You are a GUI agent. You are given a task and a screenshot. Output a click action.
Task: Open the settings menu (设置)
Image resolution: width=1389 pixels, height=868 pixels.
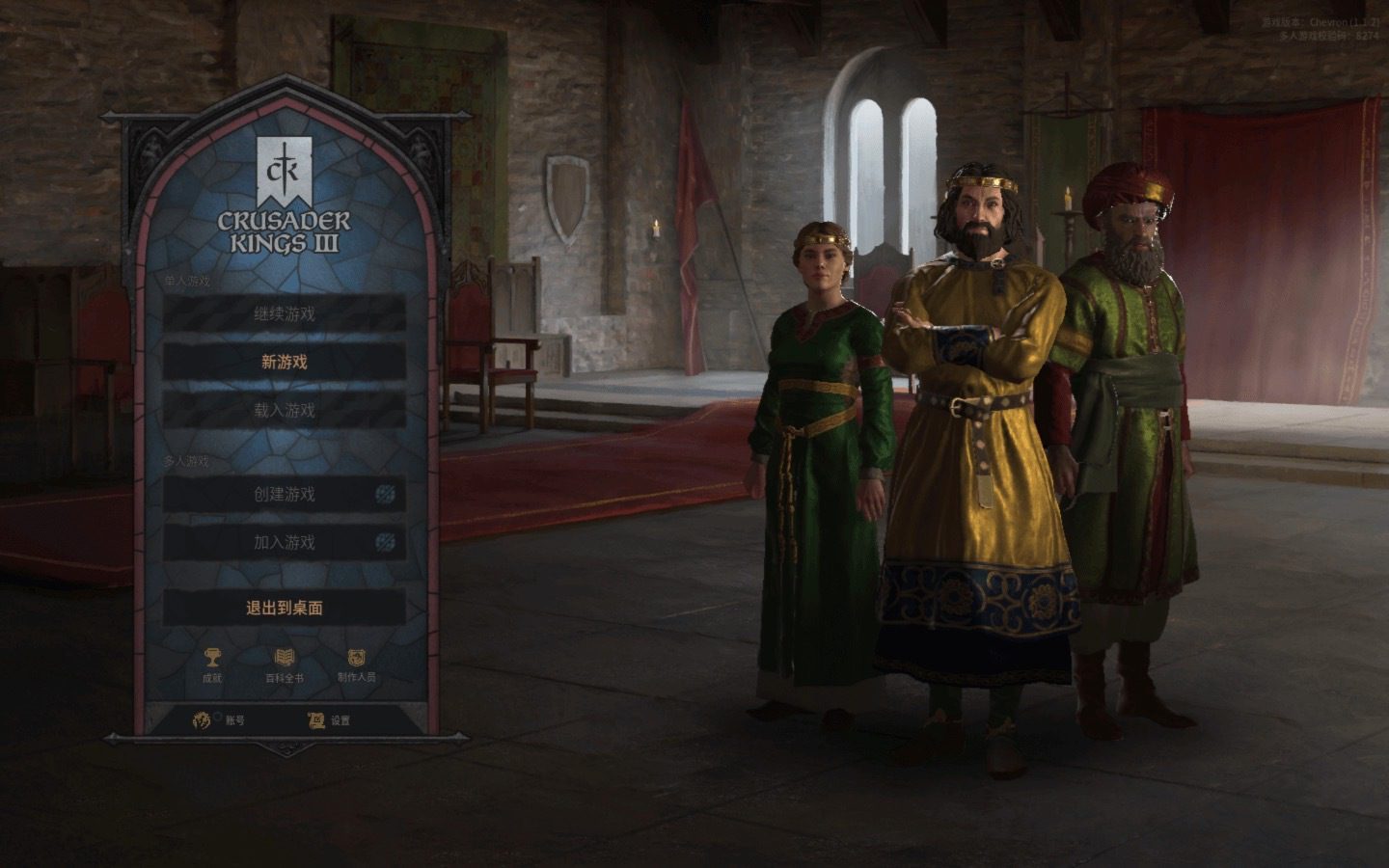click(329, 720)
